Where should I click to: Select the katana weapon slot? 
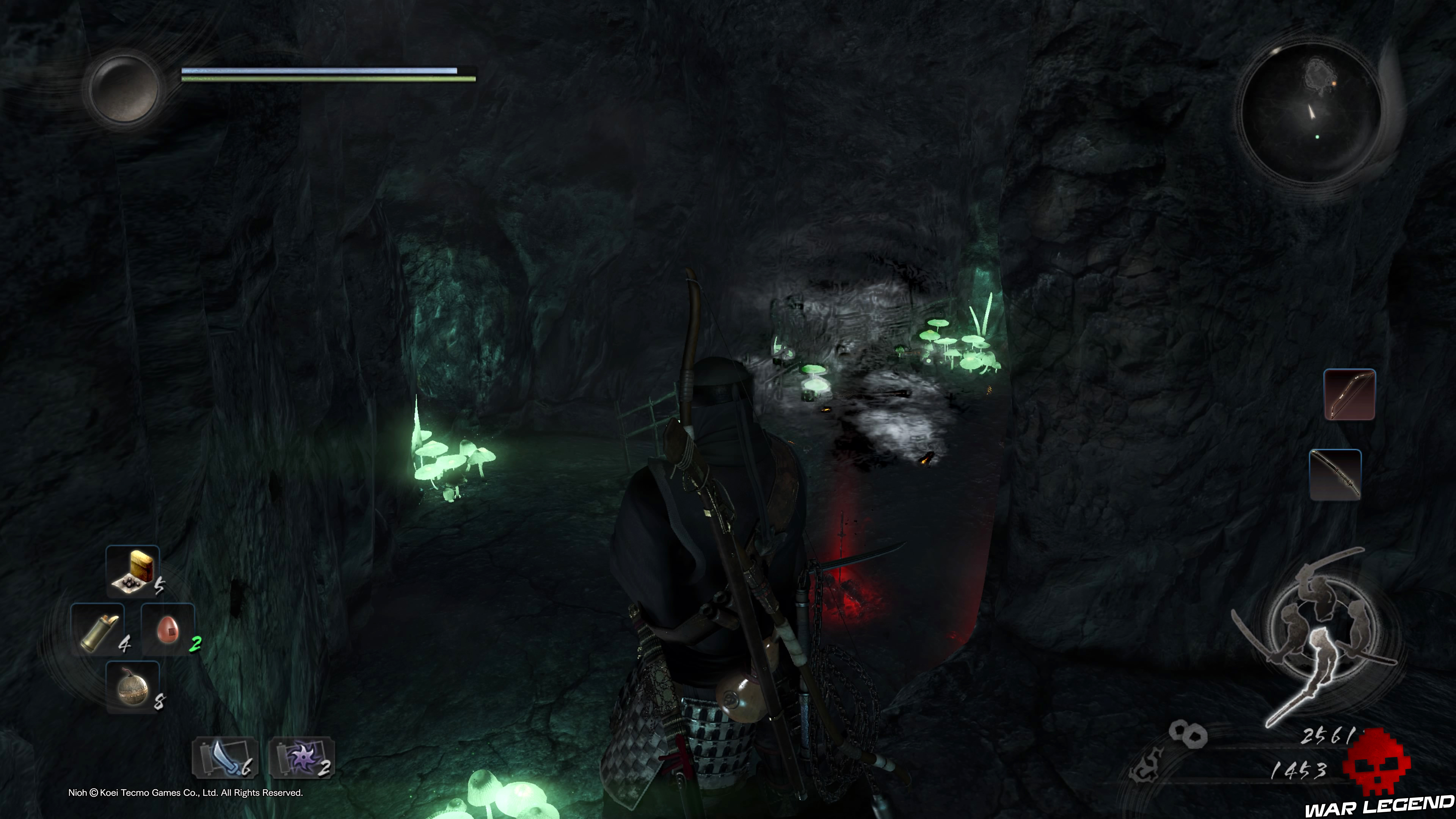click(1335, 475)
